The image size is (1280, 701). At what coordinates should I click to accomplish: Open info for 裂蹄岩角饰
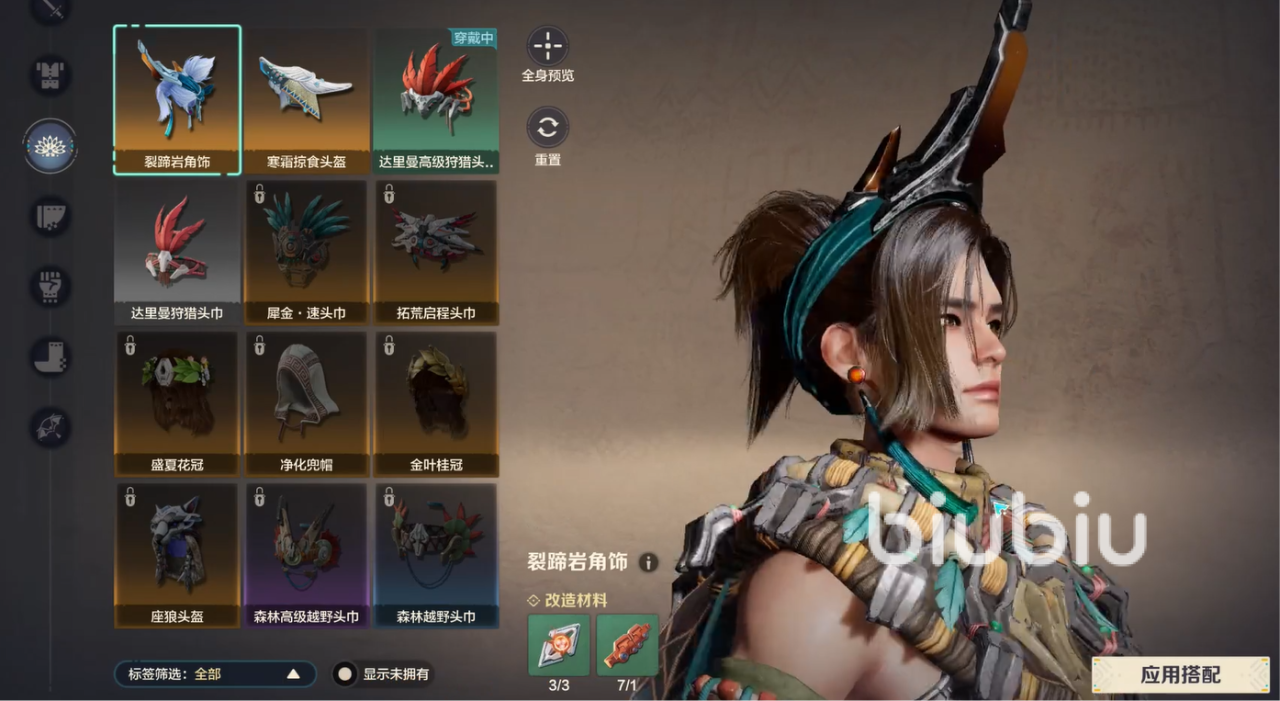[x=648, y=563]
